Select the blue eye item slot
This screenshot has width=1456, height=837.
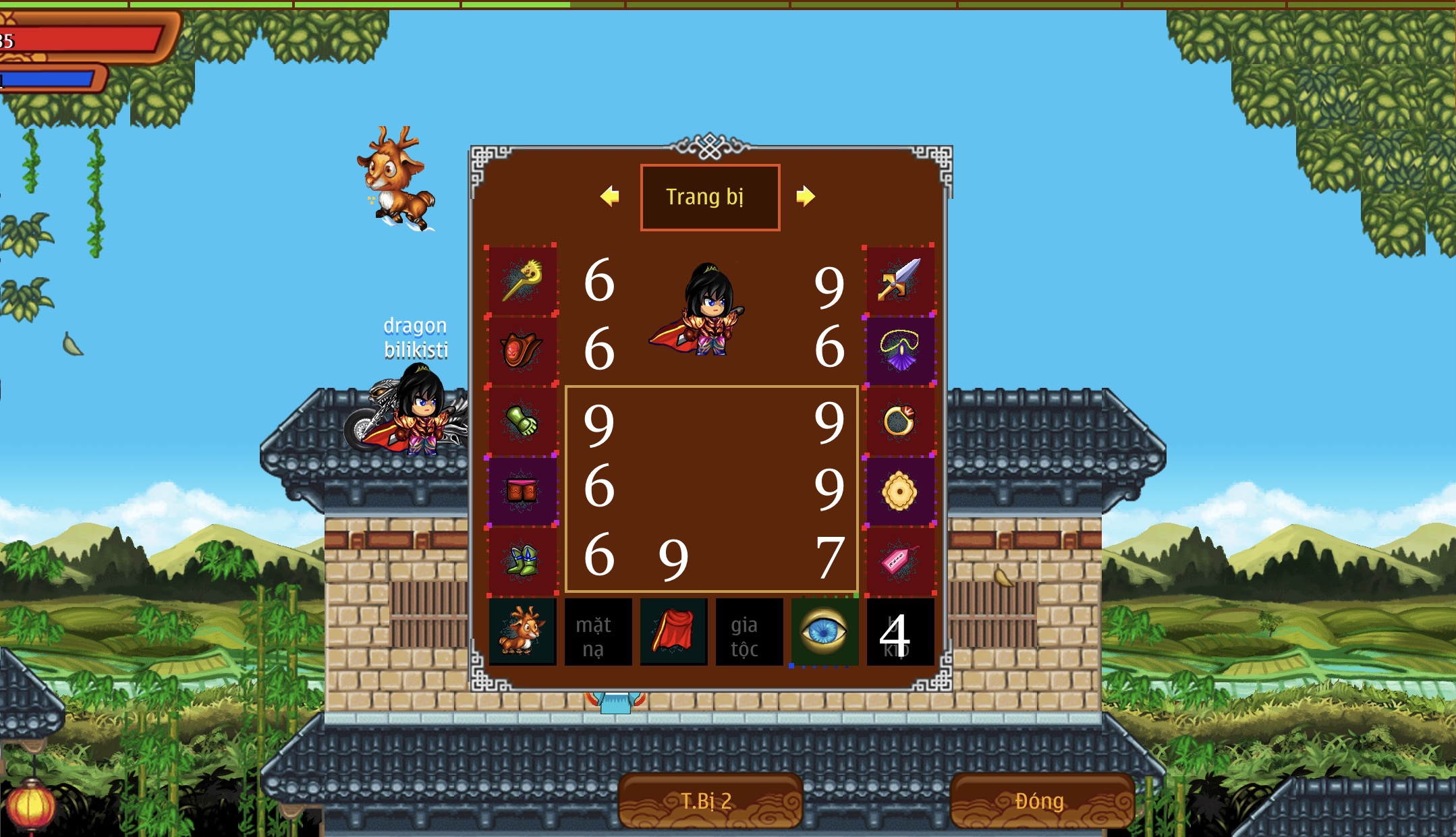pyautogui.click(x=824, y=632)
